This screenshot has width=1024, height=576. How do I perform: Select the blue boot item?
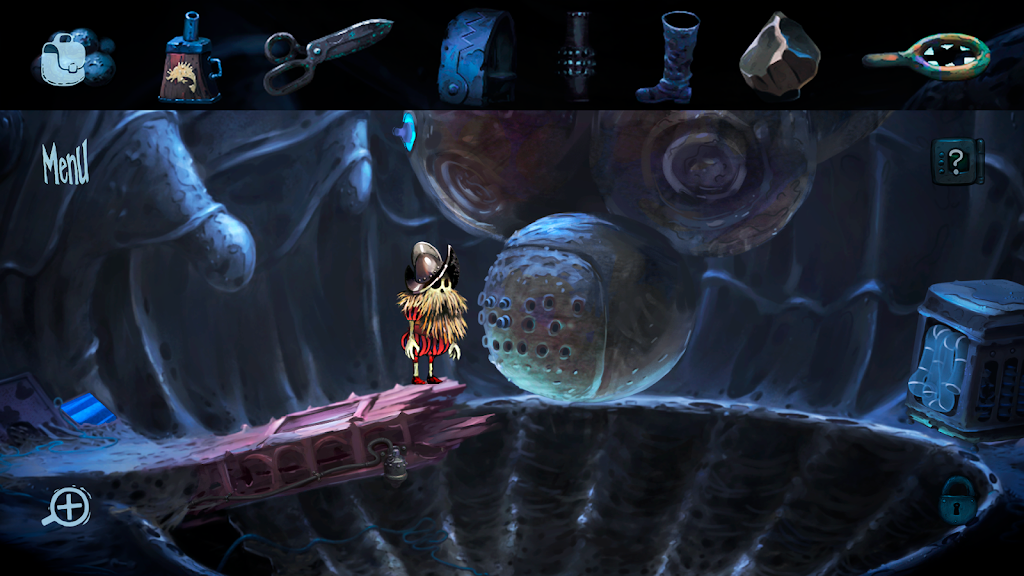666,57
